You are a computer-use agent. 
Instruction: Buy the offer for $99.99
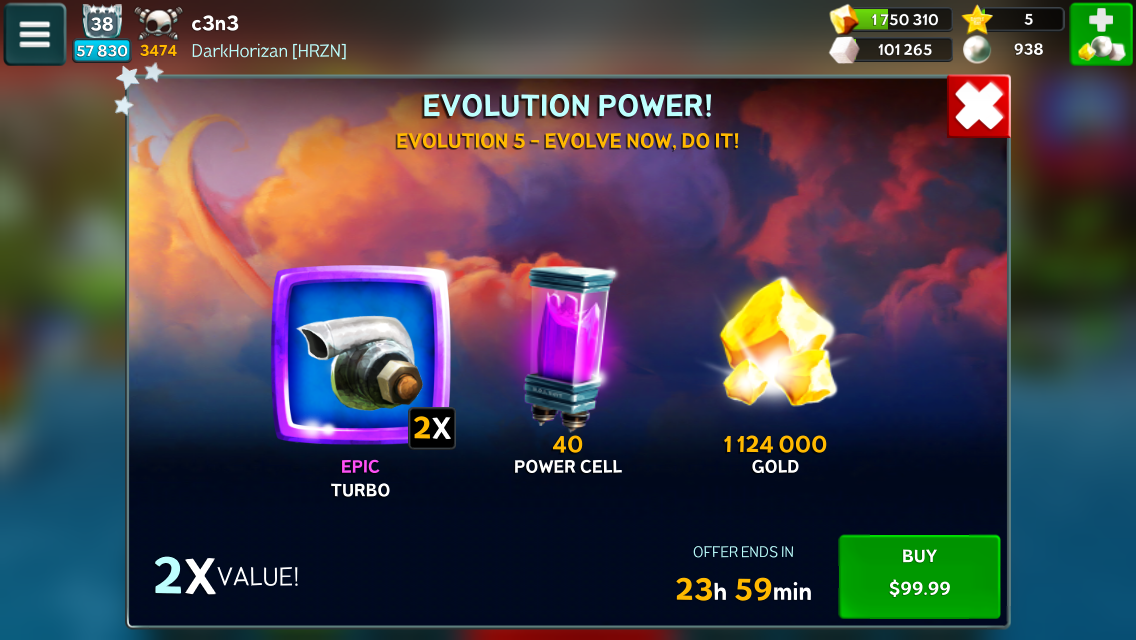pyautogui.click(x=919, y=575)
